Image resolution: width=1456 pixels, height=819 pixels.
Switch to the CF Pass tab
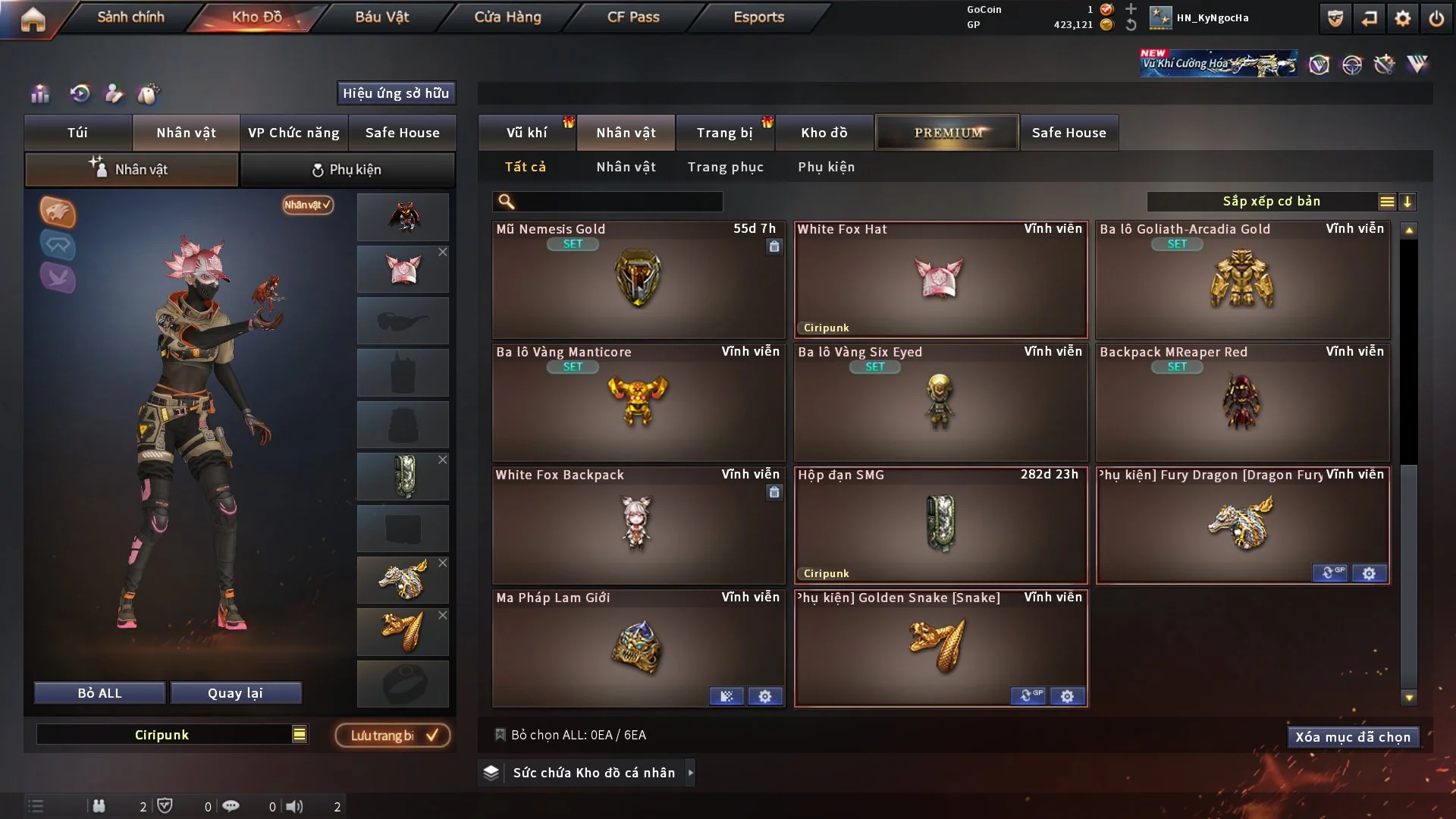633,17
